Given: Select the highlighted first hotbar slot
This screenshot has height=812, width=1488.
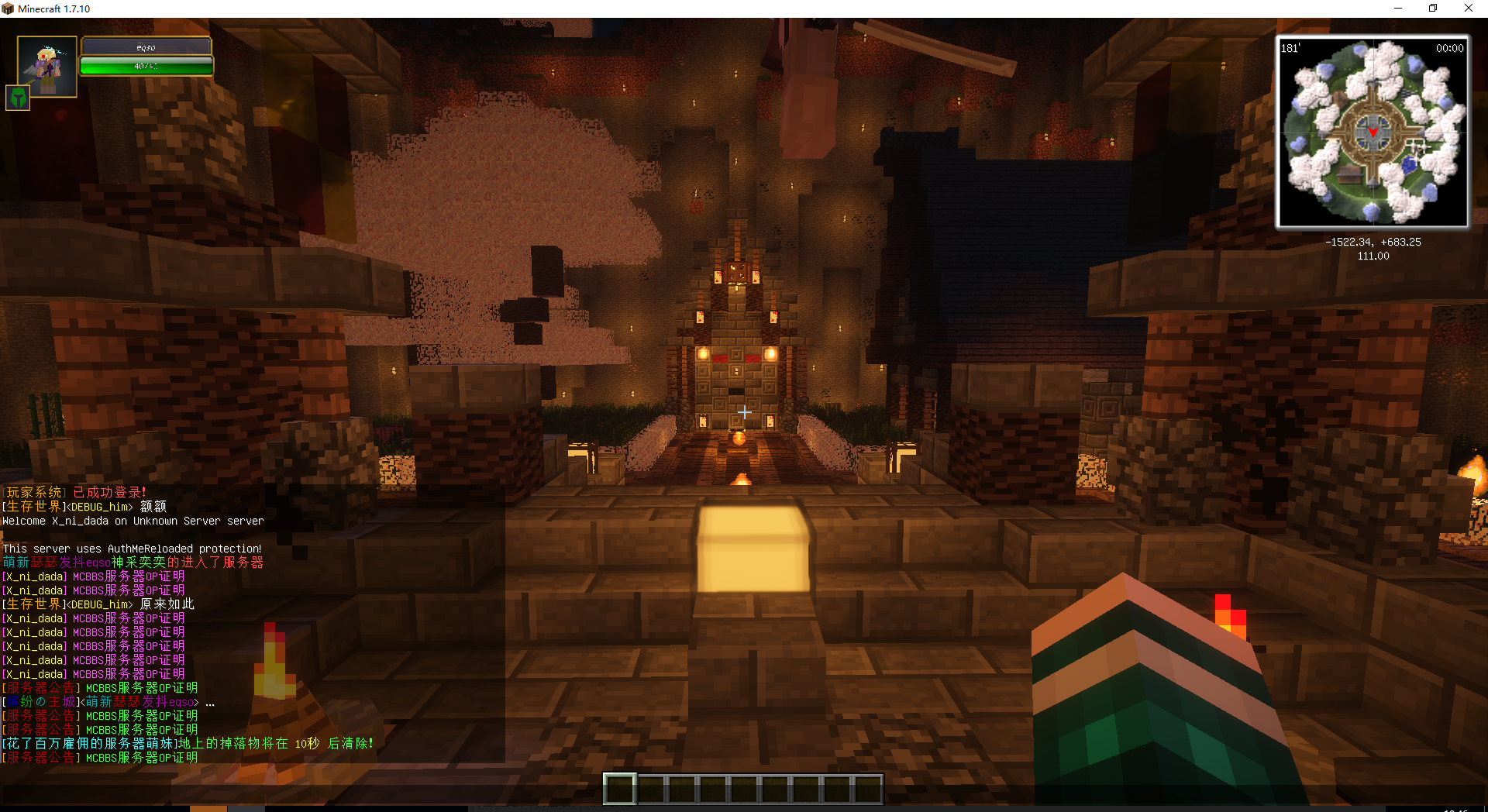Looking at the screenshot, I should (620, 789).
